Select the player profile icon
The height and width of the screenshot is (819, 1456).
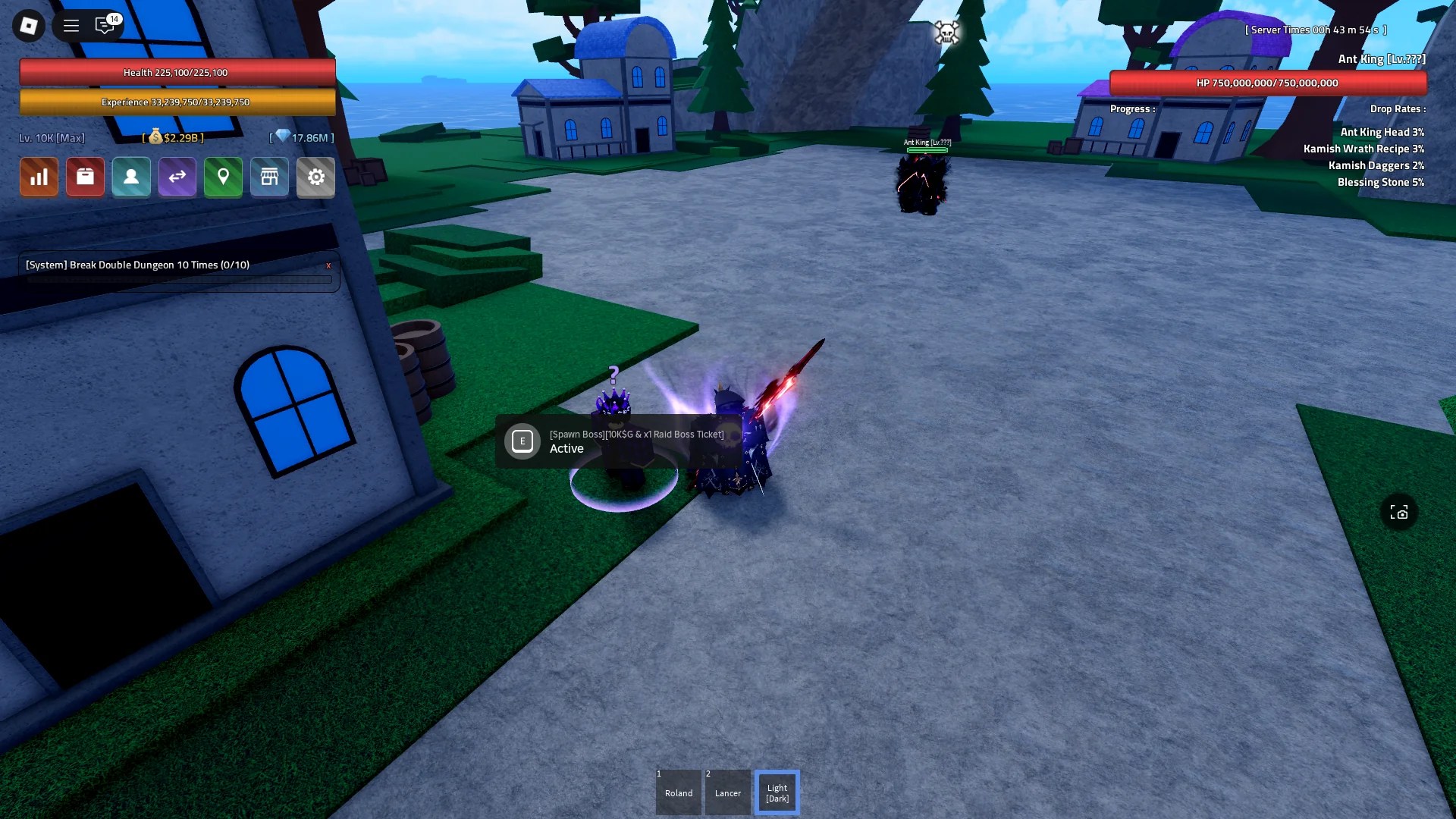[131, 177]
